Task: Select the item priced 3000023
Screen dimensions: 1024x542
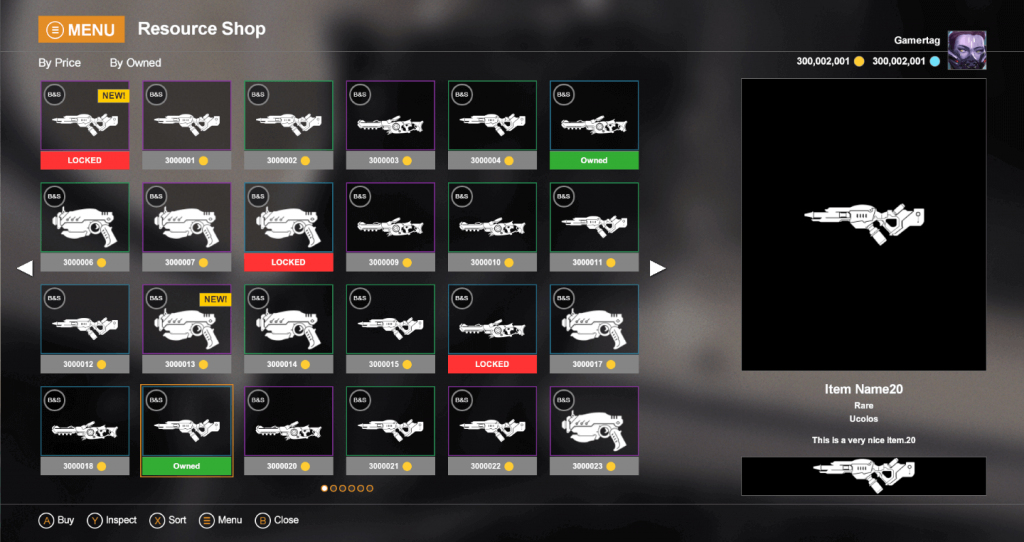Action: tap(594, 423)
